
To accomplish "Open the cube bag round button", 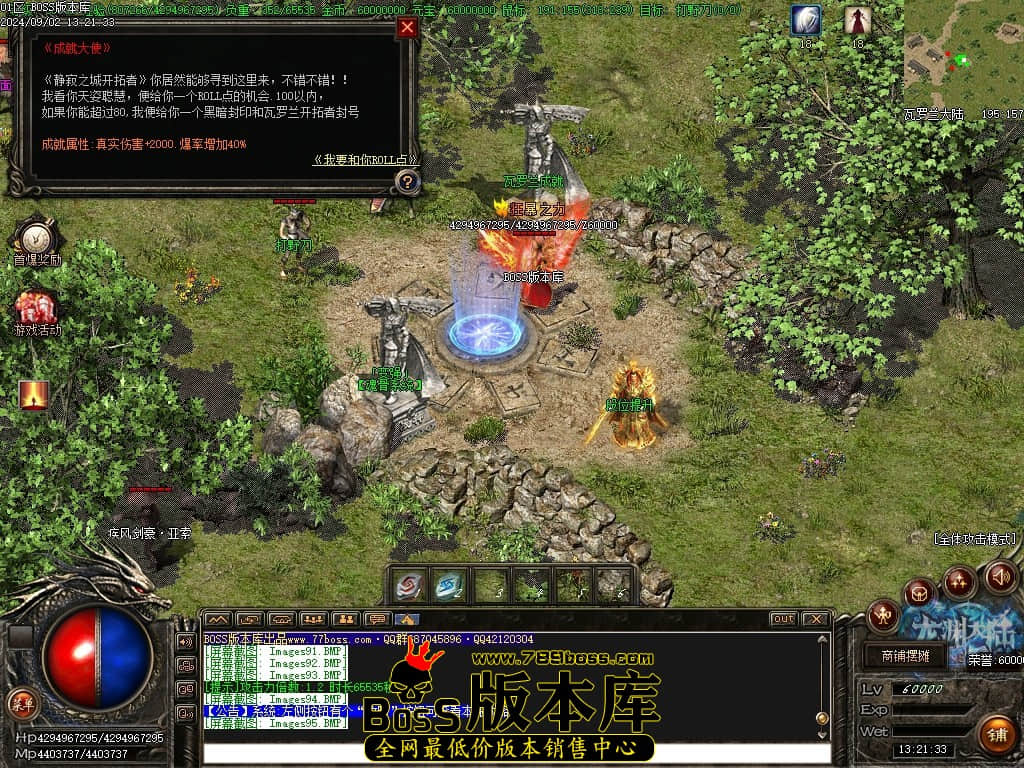I will (x=919, y=594).
